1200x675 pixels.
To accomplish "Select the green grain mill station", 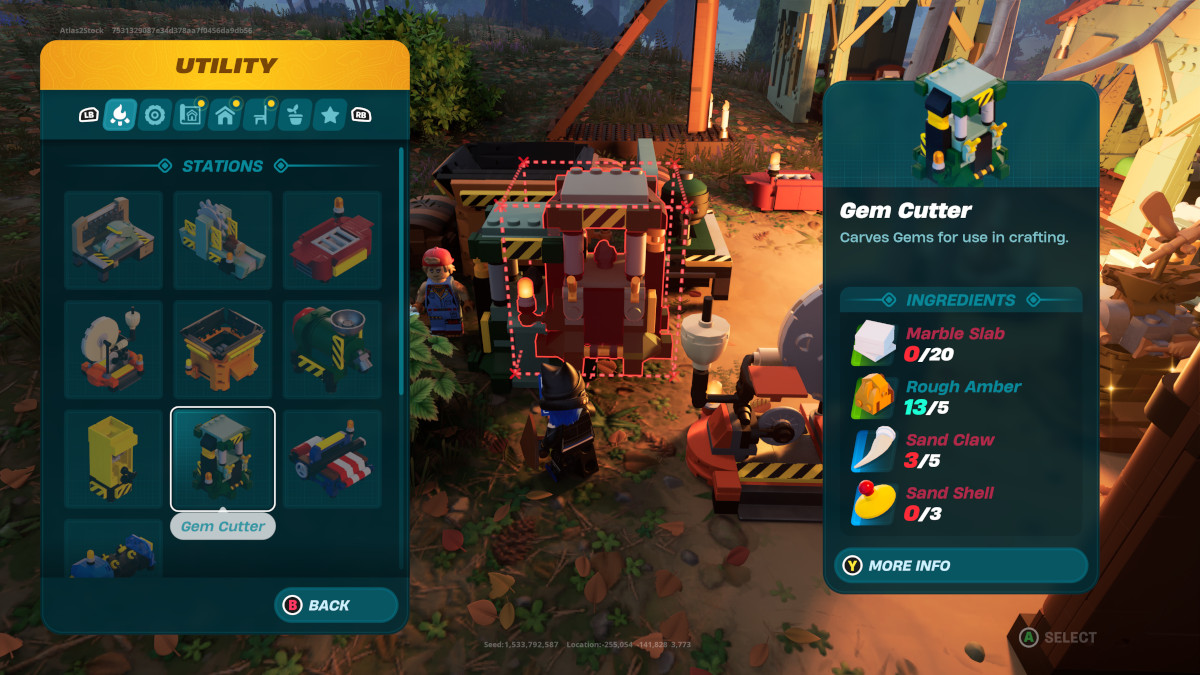I will click(332, 350).
